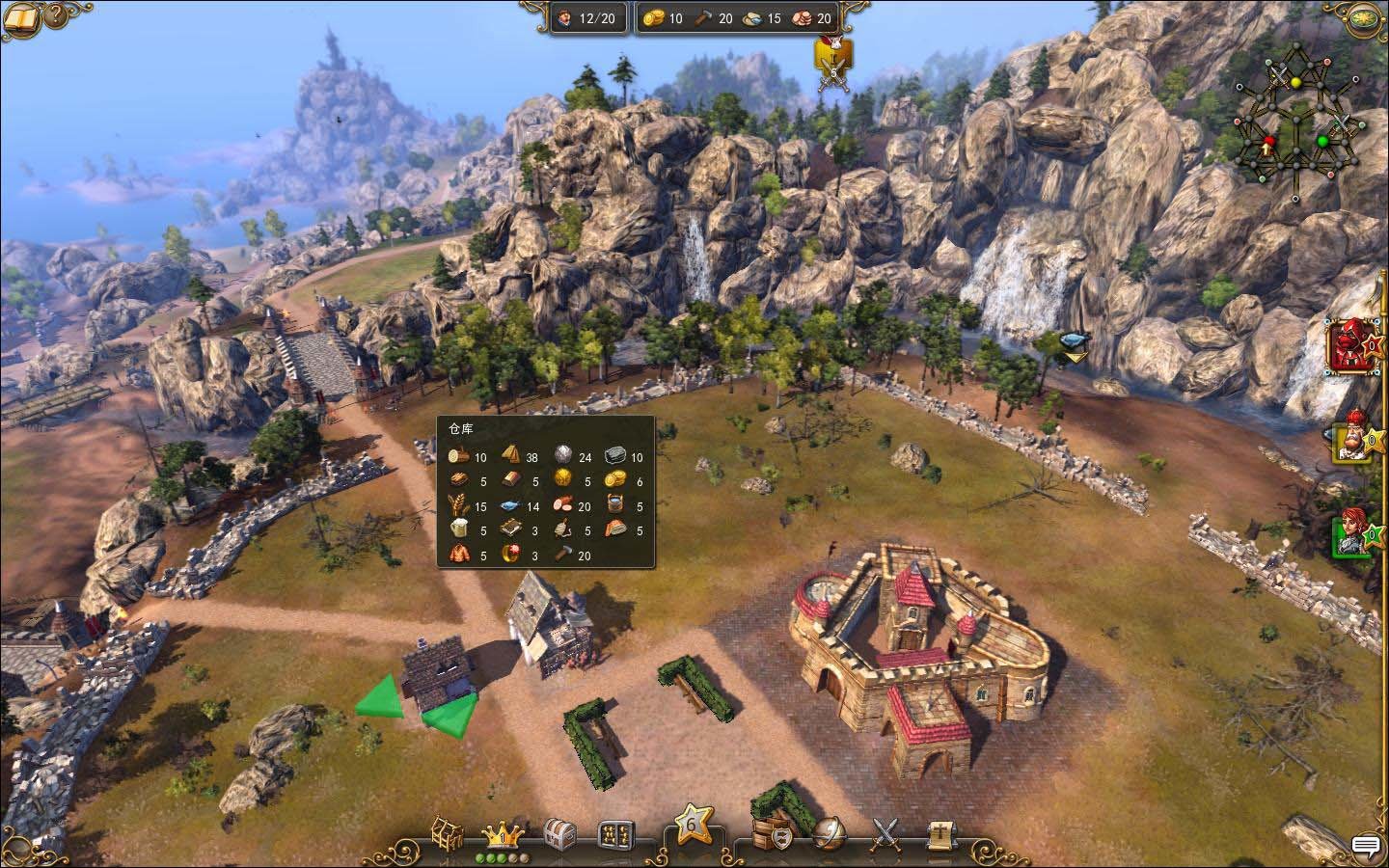Screen dimensions: 1389x868
Task: Open the globe trade menu
Action: coord(829,832)
